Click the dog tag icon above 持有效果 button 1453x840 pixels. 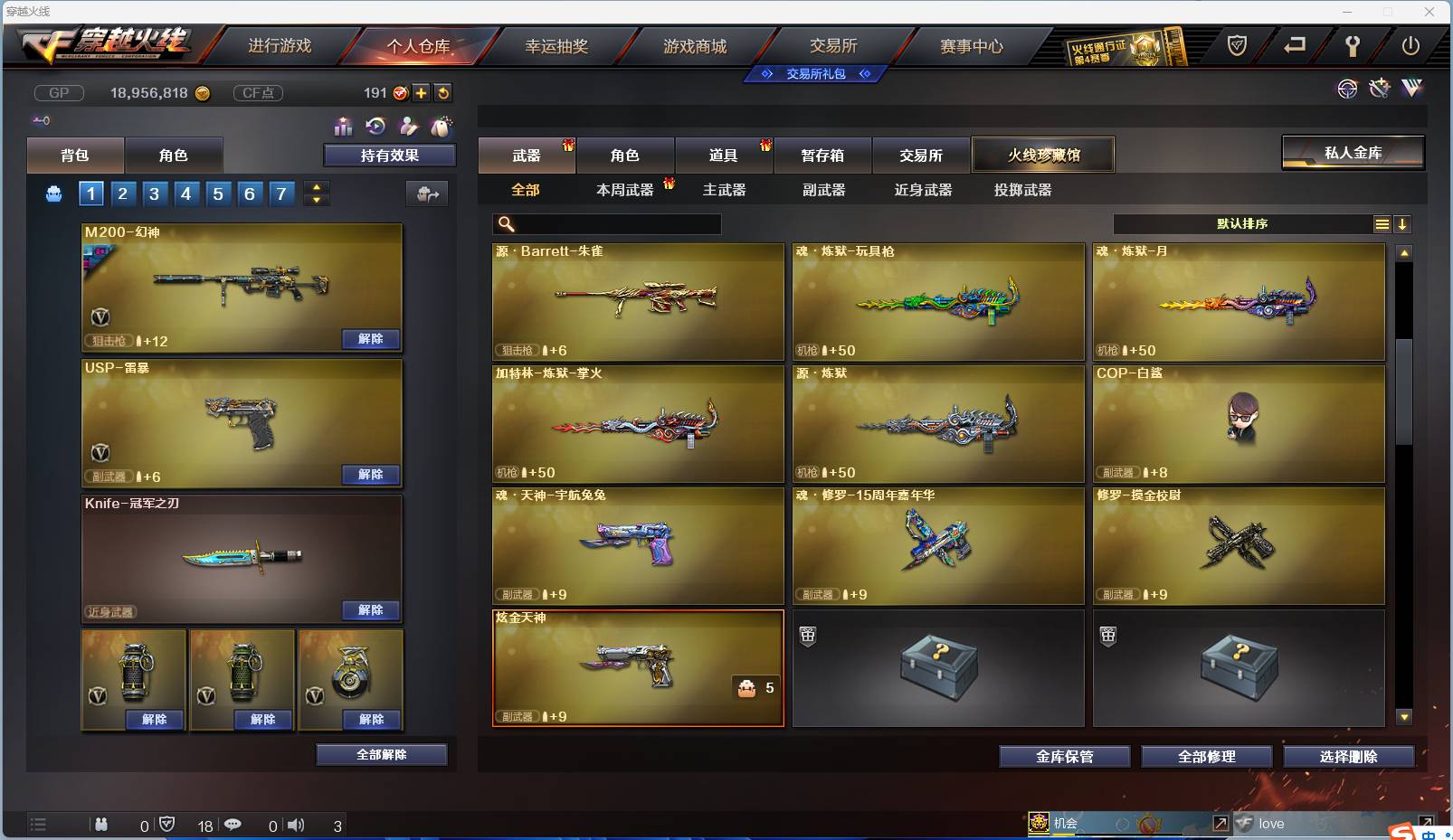(x=440, y=127)
